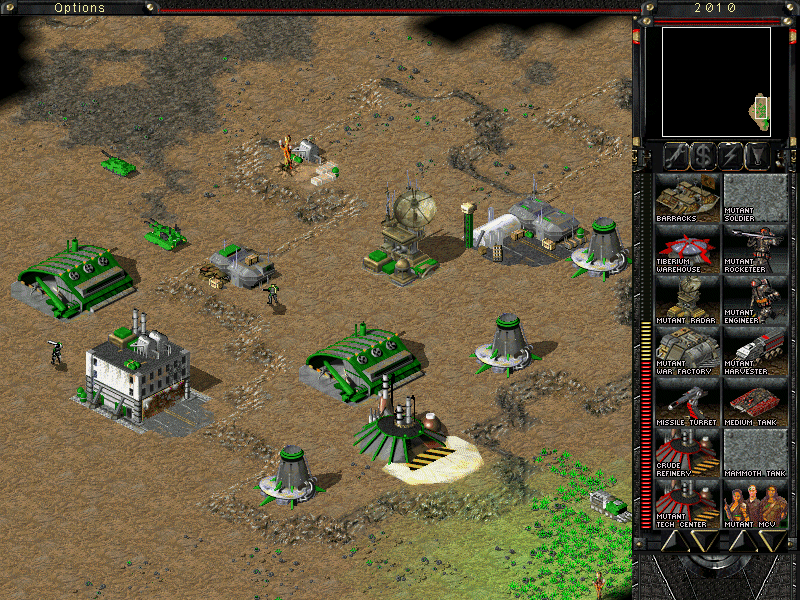The height and width of the screenshot is (600, 800).
Task: Train a Mutant Engineer
Action: 755,300
